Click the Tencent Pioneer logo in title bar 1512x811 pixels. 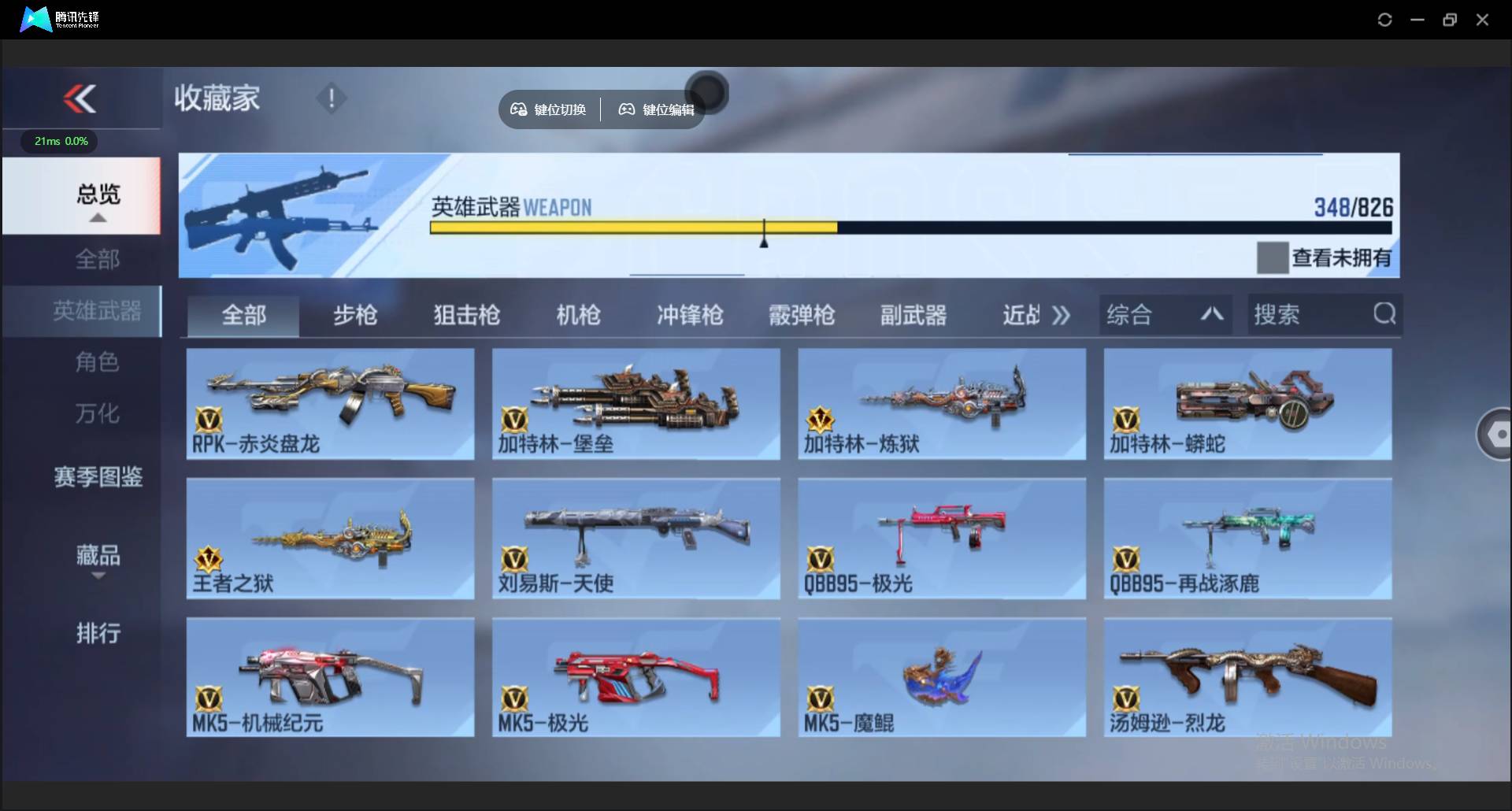(35, 19)
